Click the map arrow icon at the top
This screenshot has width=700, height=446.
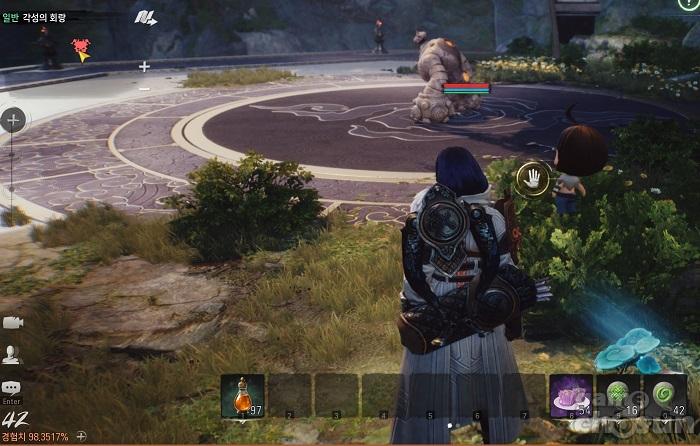(146, 18)
